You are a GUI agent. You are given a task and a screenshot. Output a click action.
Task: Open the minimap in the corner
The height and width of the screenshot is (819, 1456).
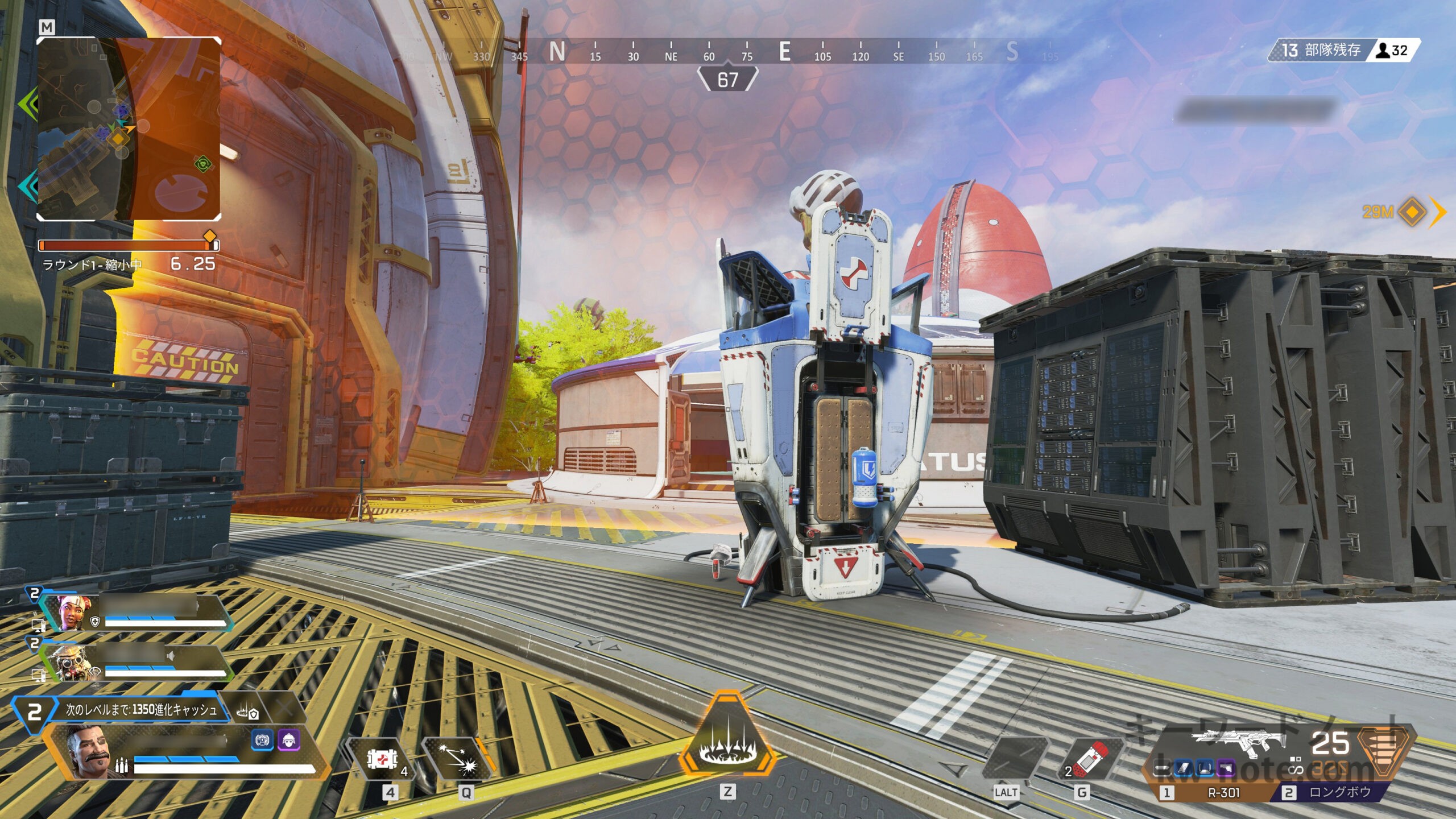tap(129, 129)
